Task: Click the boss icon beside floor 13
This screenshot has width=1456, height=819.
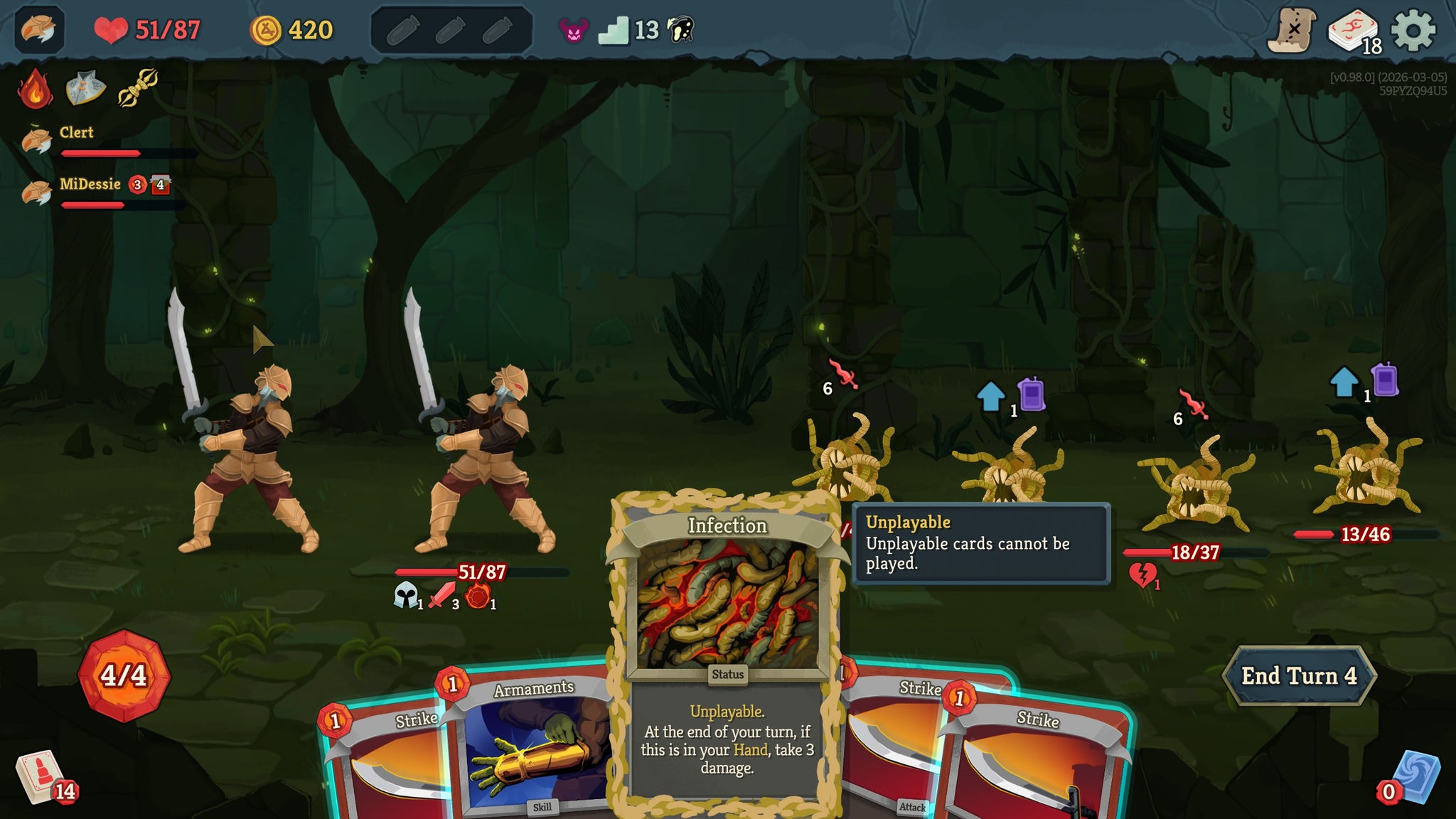Action: (680, 30)
